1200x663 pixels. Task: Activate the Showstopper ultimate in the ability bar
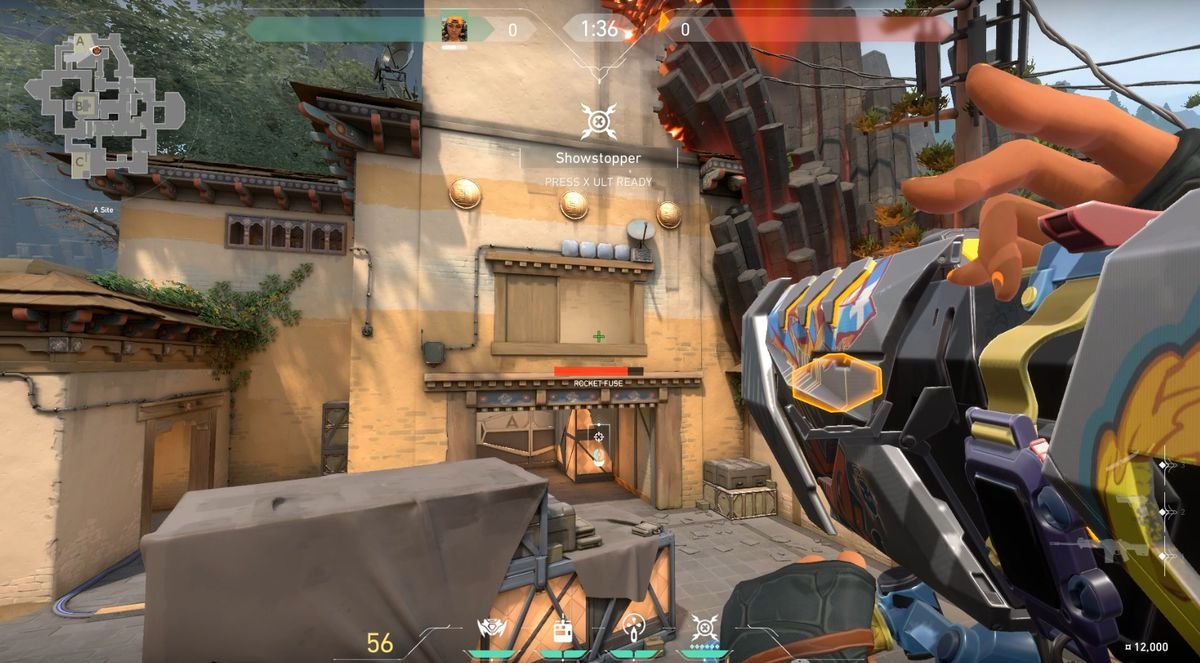click(x=704, y=628)
